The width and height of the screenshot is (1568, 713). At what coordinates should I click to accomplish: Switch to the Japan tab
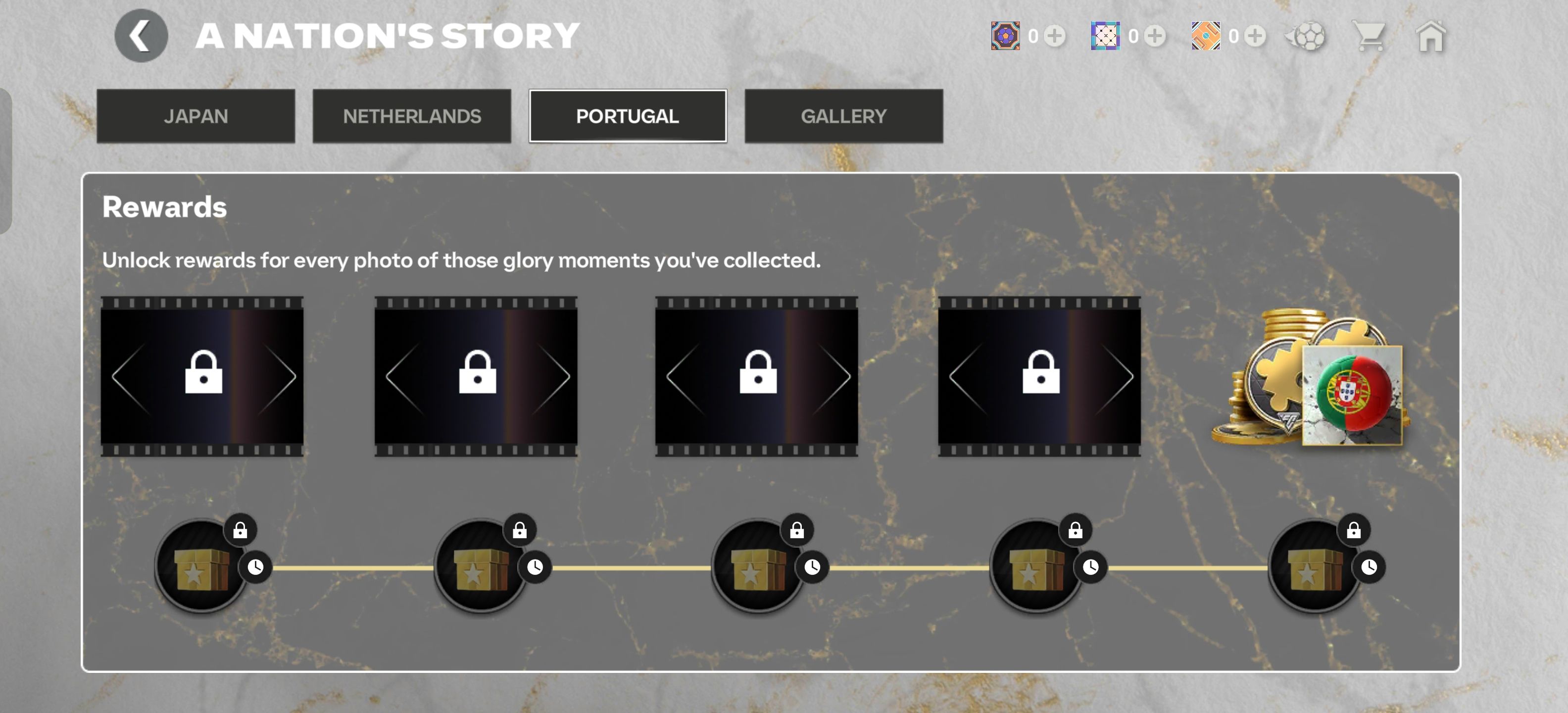tap(196, 116)
